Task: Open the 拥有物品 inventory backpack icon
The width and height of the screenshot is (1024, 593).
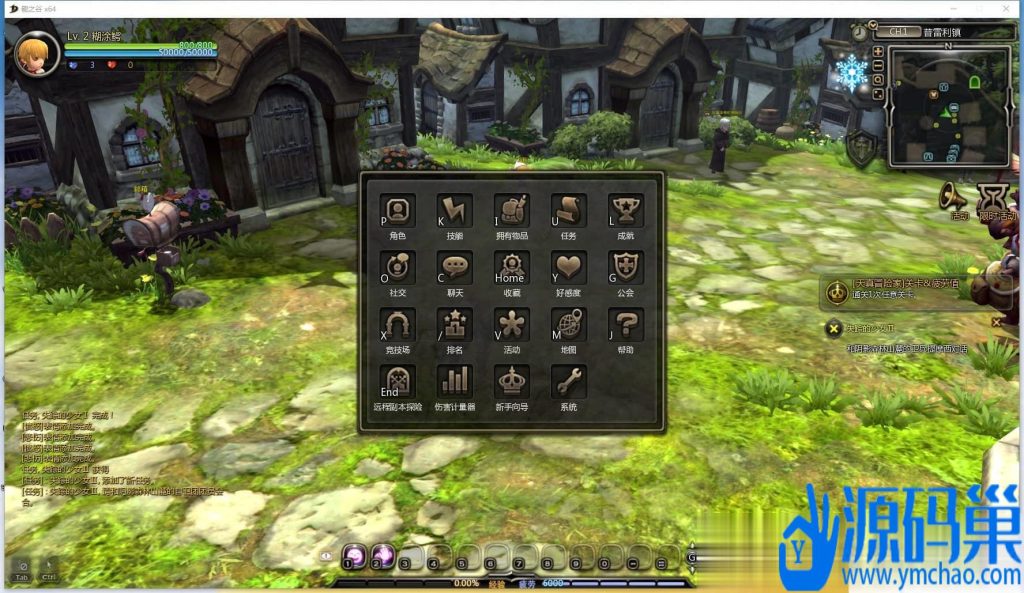Action: [x=511, y=212]
